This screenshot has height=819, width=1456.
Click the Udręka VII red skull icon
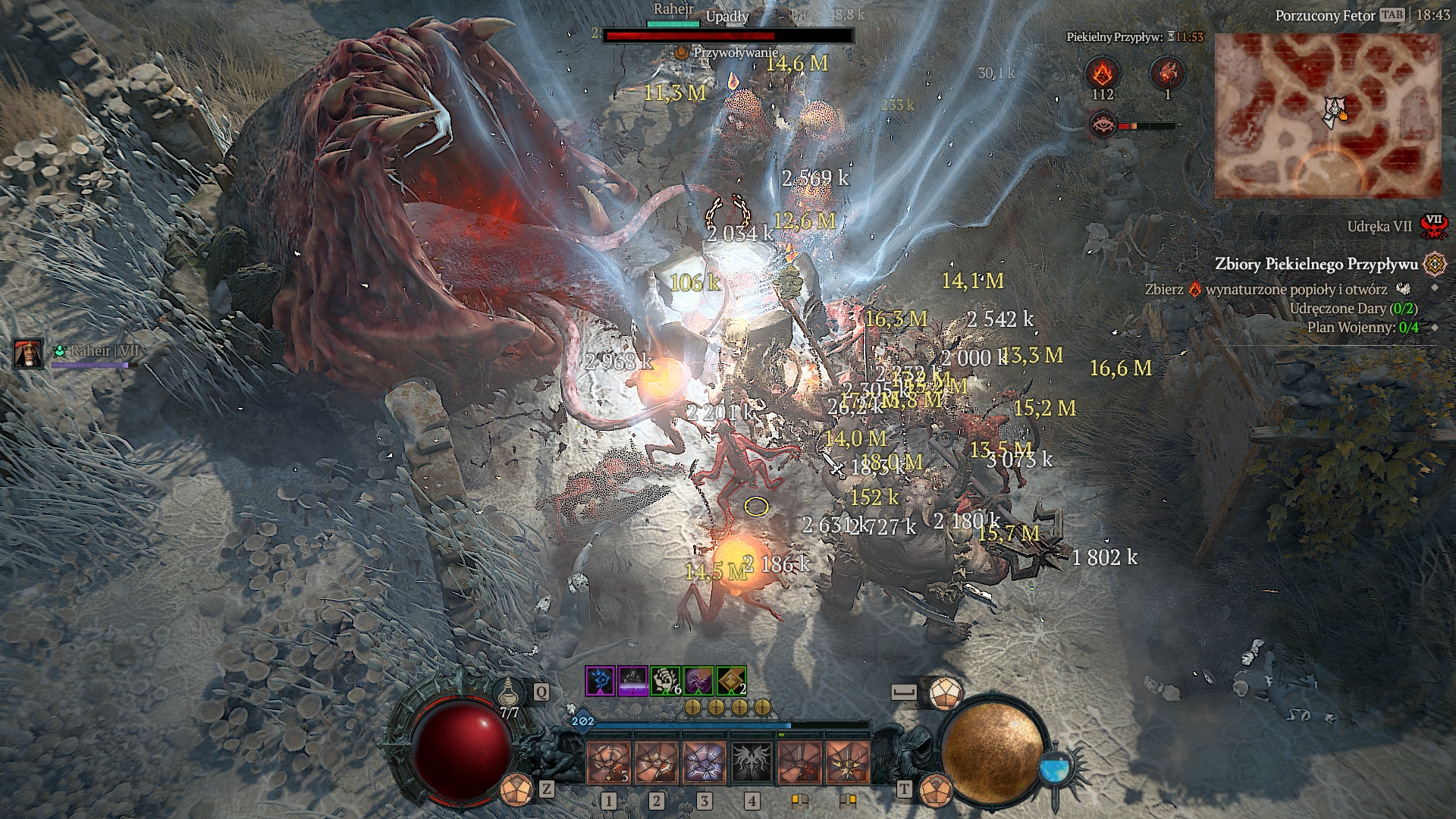pos(1433,226)
